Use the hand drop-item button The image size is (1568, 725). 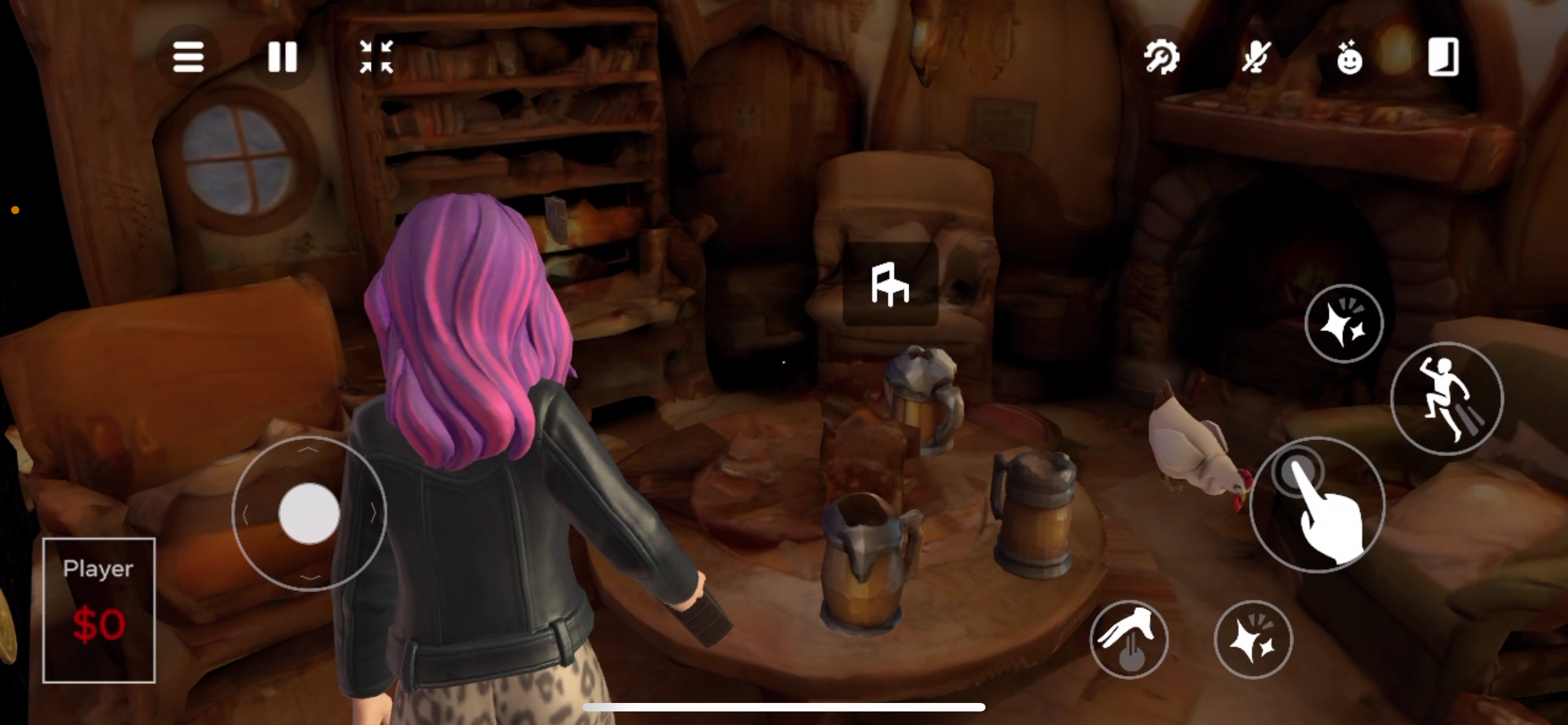[x=1128, y=639]
